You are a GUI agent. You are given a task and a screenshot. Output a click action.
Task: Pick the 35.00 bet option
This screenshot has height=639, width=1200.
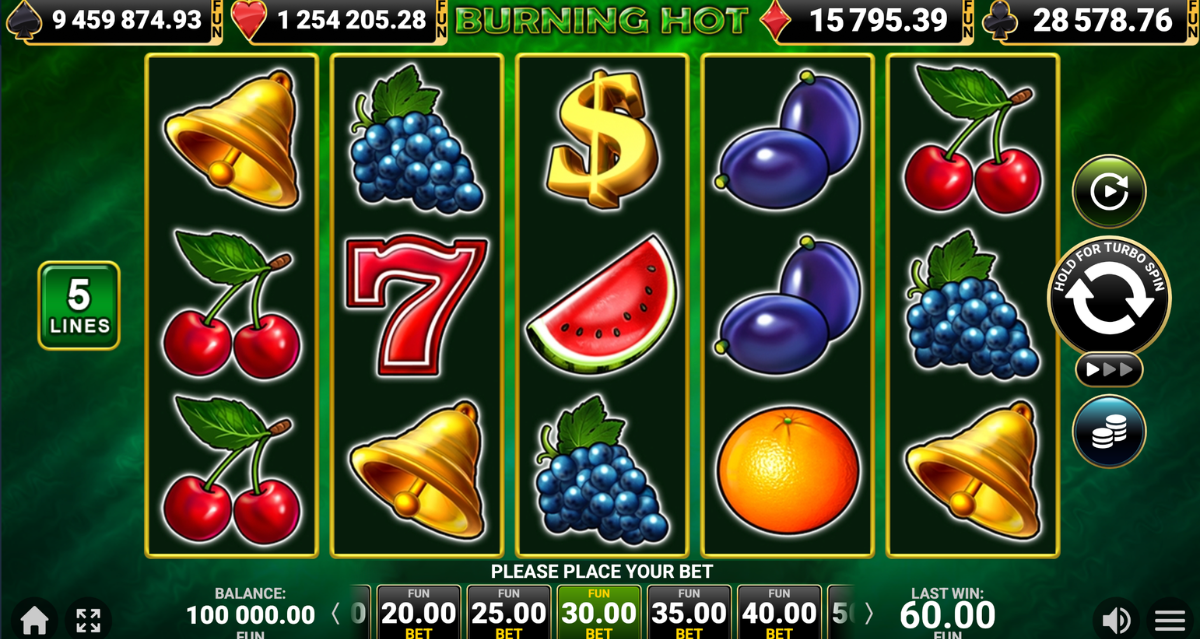tap(688, 612)
